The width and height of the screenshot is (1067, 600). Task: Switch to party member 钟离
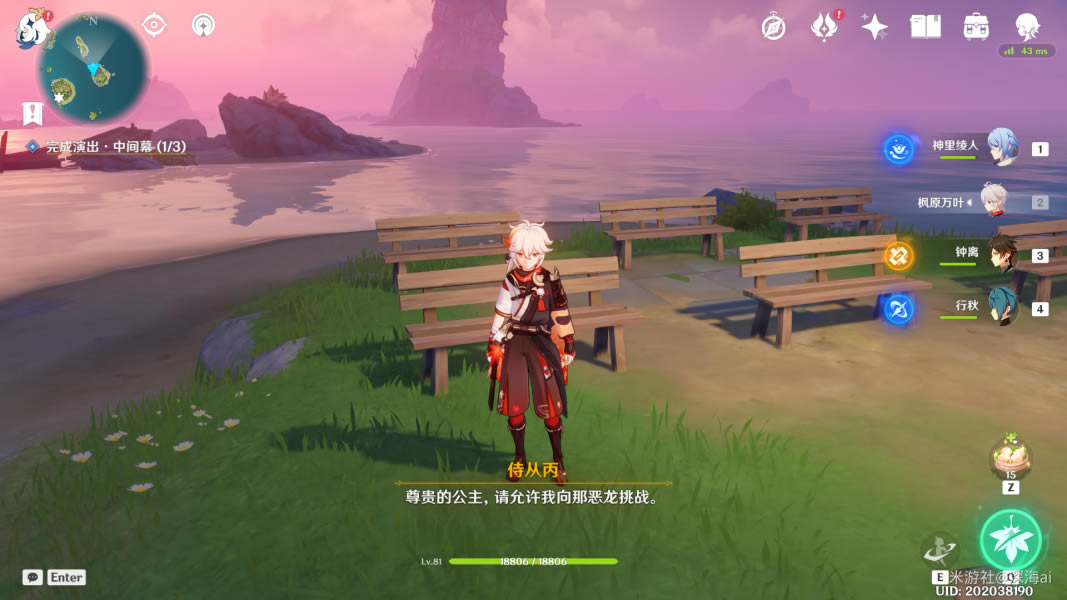pyautogui.click(x=1002, y=254)
